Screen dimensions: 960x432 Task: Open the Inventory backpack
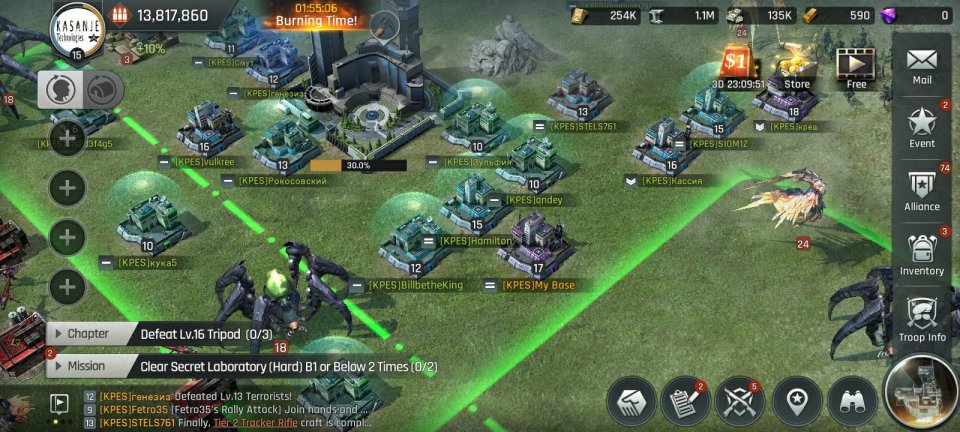click(x=922, y=255)
